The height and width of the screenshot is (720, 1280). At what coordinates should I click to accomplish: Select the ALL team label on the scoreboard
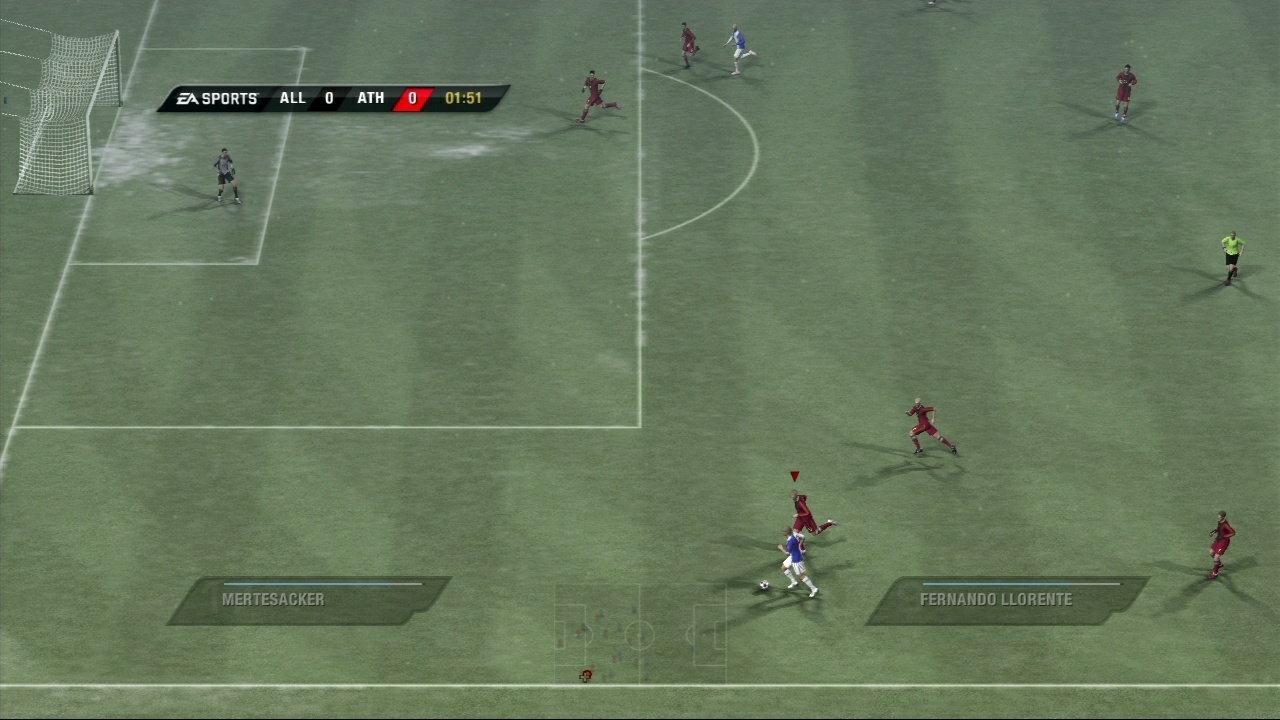(x=292, y=98)
